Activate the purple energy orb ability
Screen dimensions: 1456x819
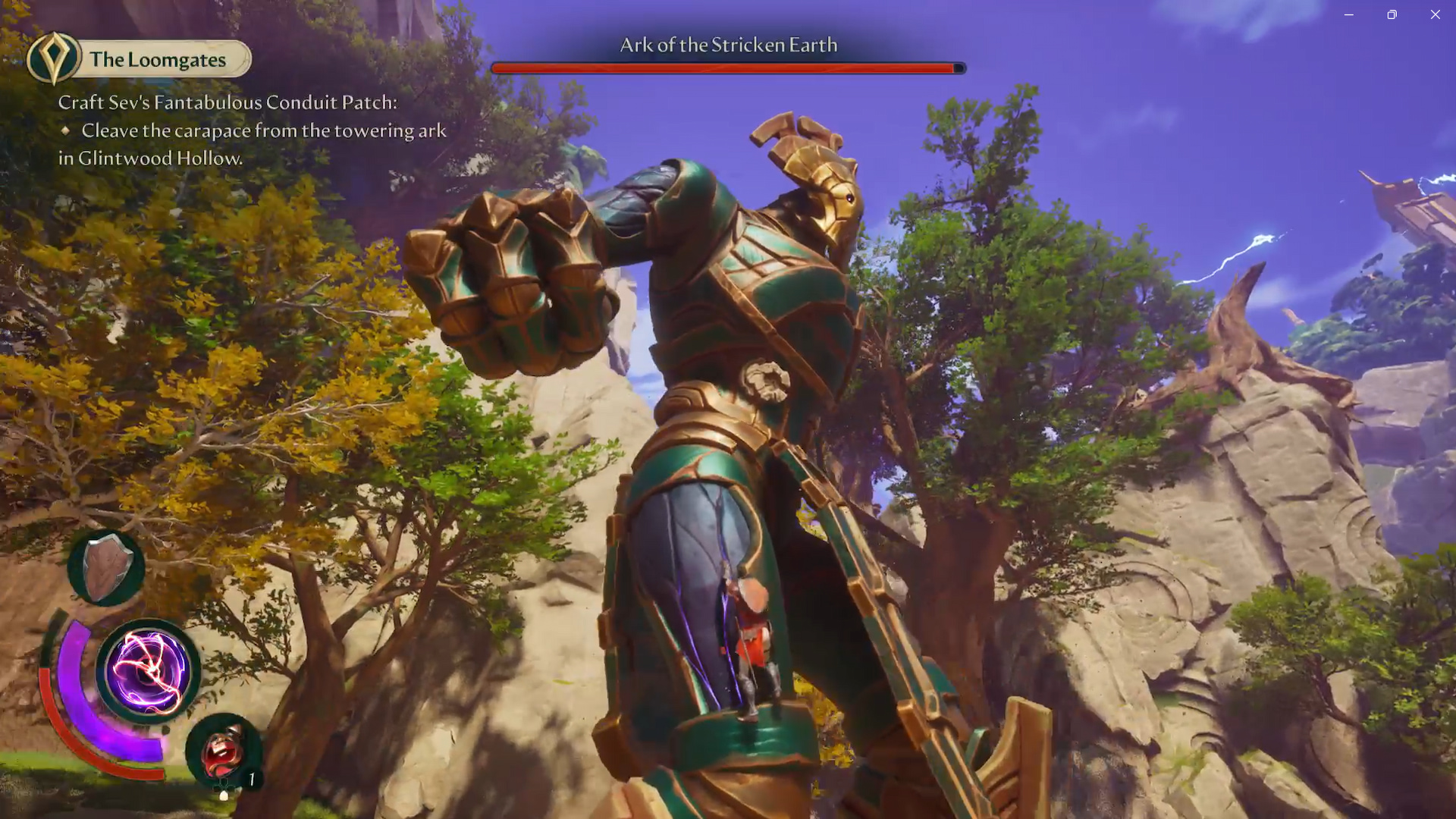coord(149,670)
